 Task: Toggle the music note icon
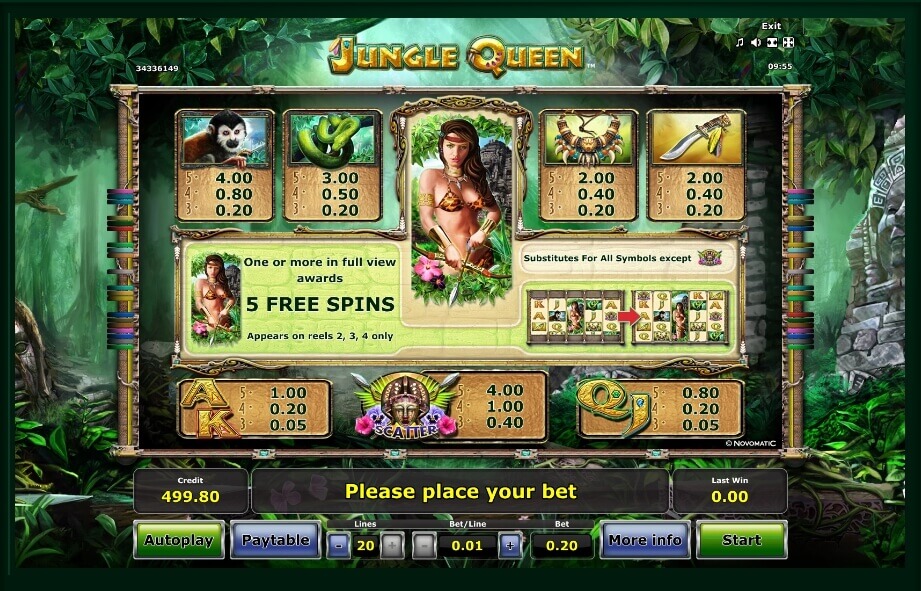coord(740,42)
